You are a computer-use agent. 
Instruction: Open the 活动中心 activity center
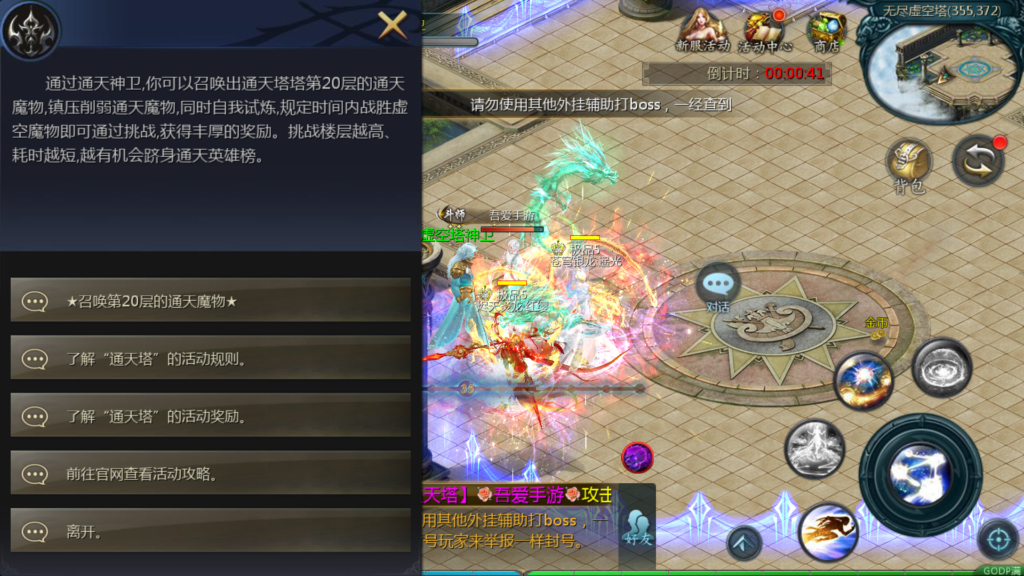765,30
